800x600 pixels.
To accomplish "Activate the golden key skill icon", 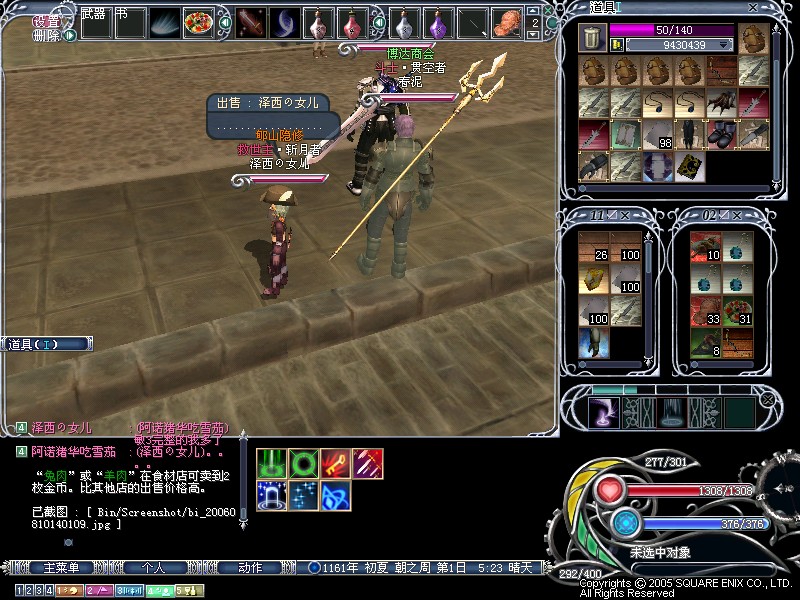I will click(x=335, y=462).
